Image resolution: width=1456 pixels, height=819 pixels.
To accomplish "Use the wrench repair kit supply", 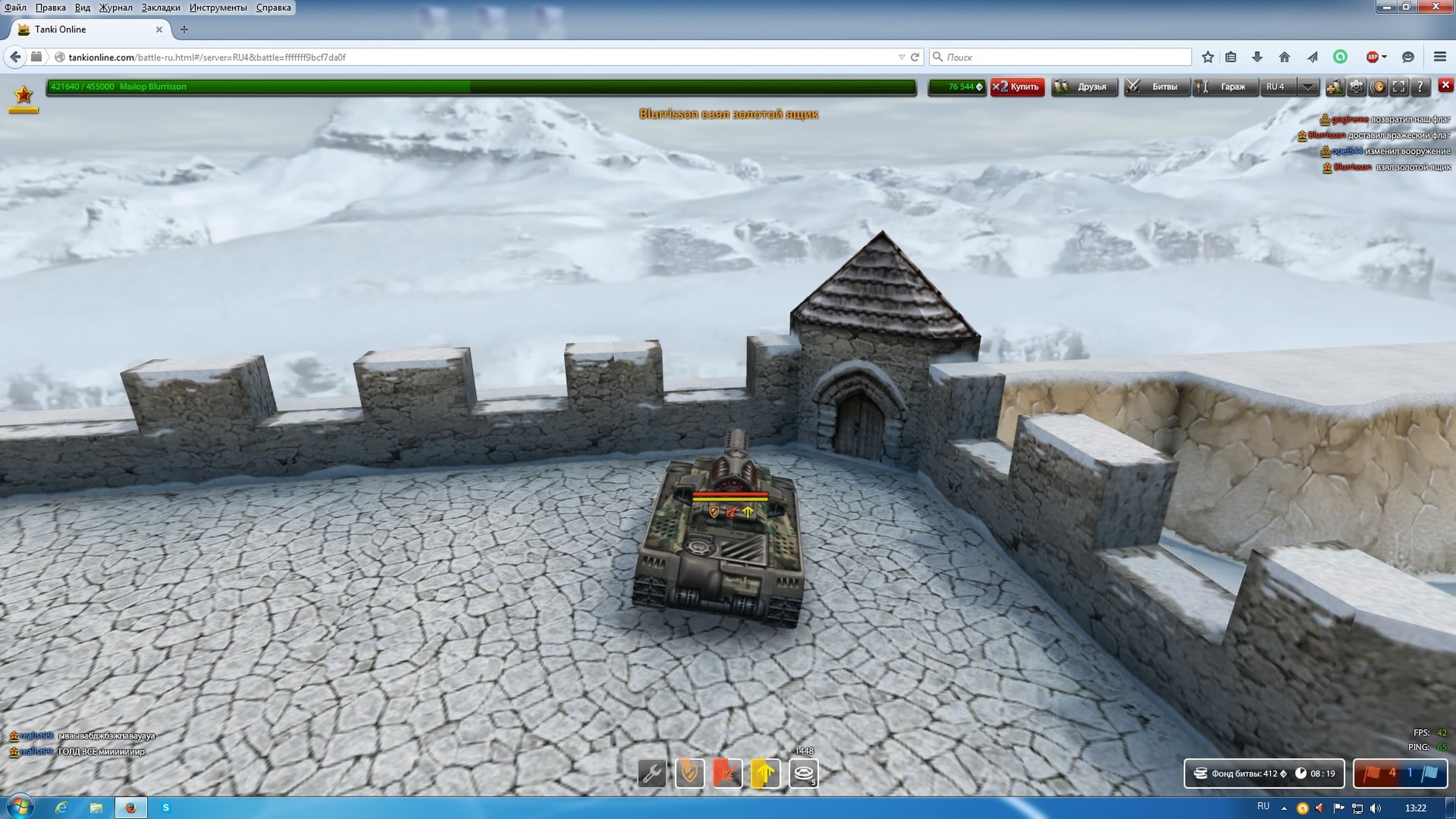I will coord(652,773).
